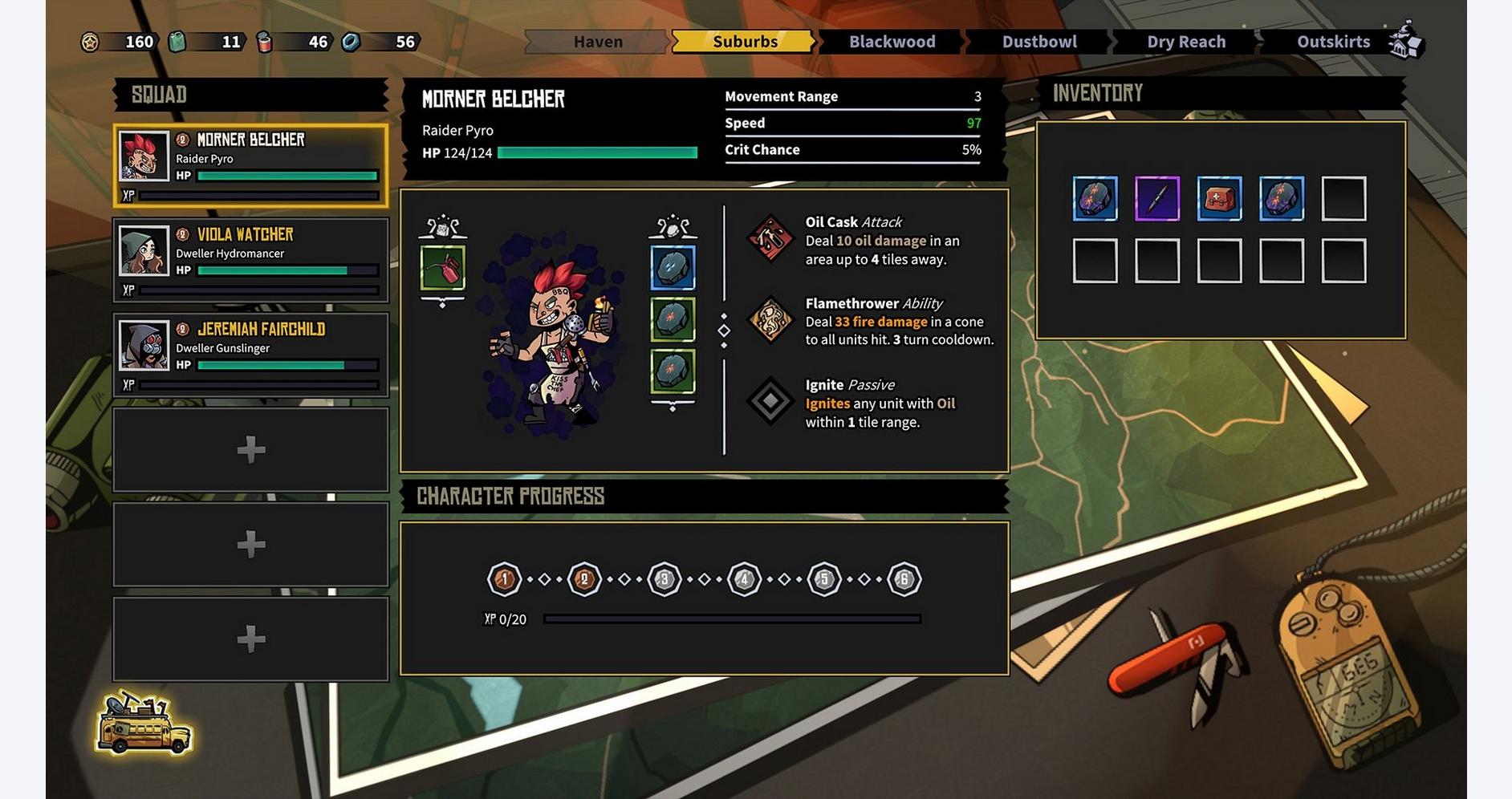Click the yellow bus icon
This screenshot has height=799, width=1512.
[144, 725]
